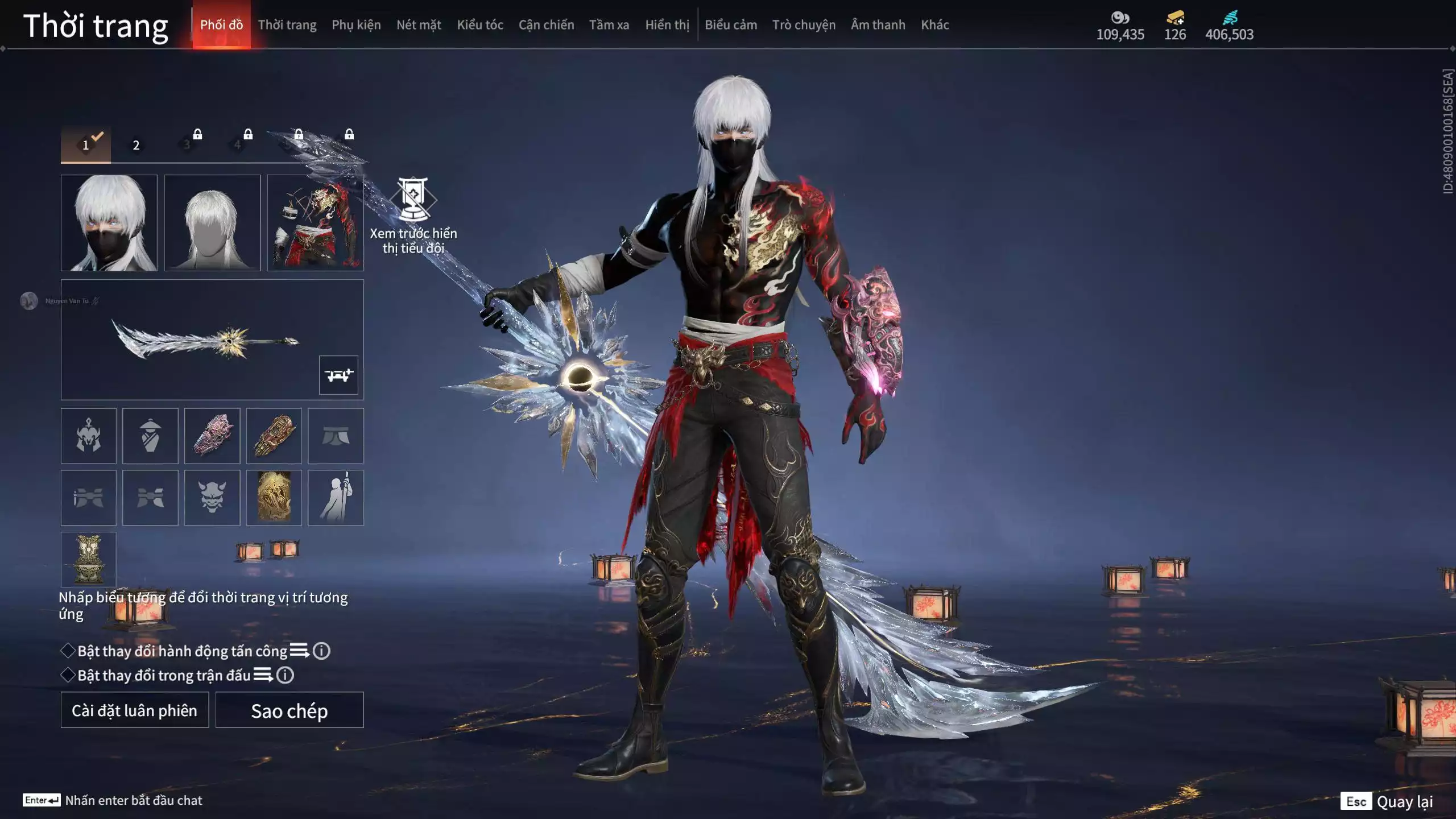Go to the Kiểu tóc tab
The width and height of the screenshot is (1456, 819).
point(480,25)
